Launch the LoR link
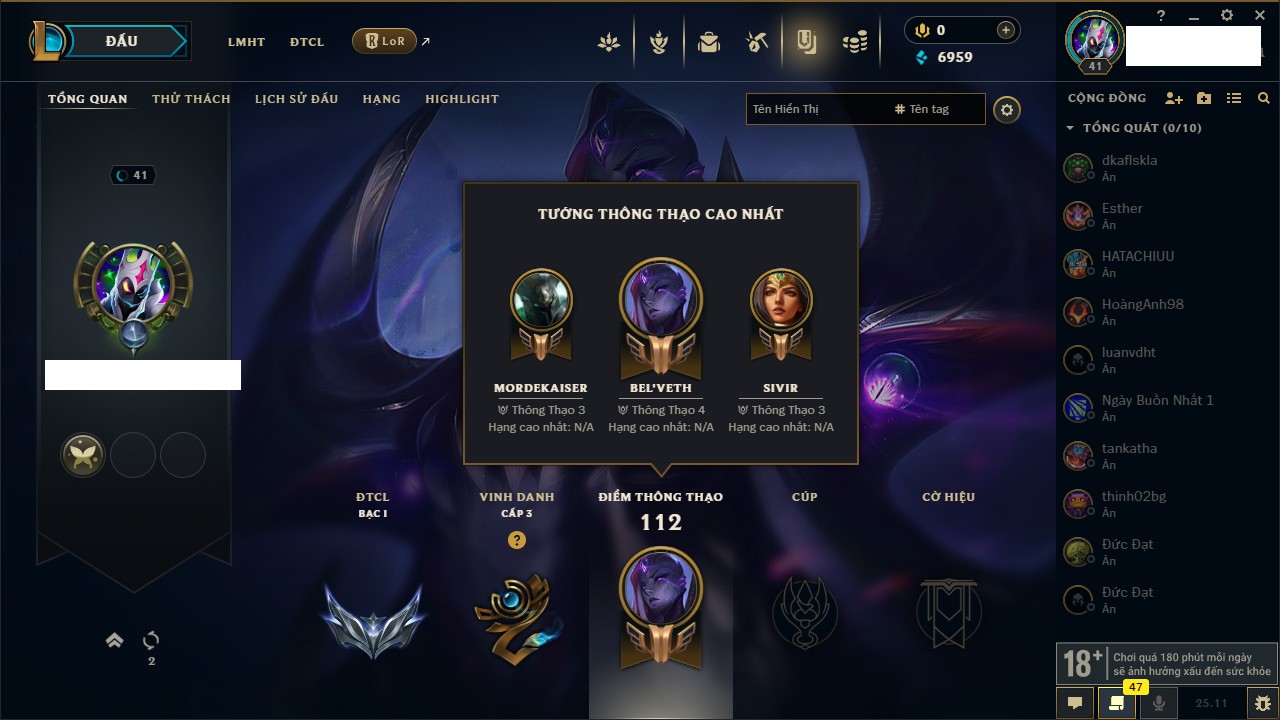 (x=385, y=42)
